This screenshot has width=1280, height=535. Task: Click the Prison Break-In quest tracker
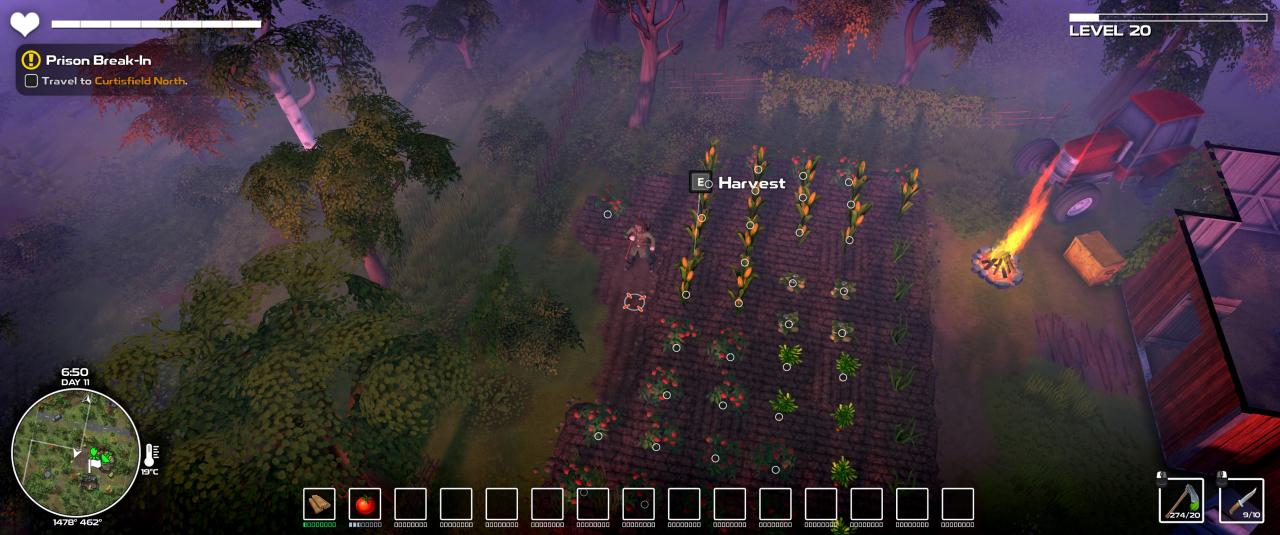click(x=98, y=60)
